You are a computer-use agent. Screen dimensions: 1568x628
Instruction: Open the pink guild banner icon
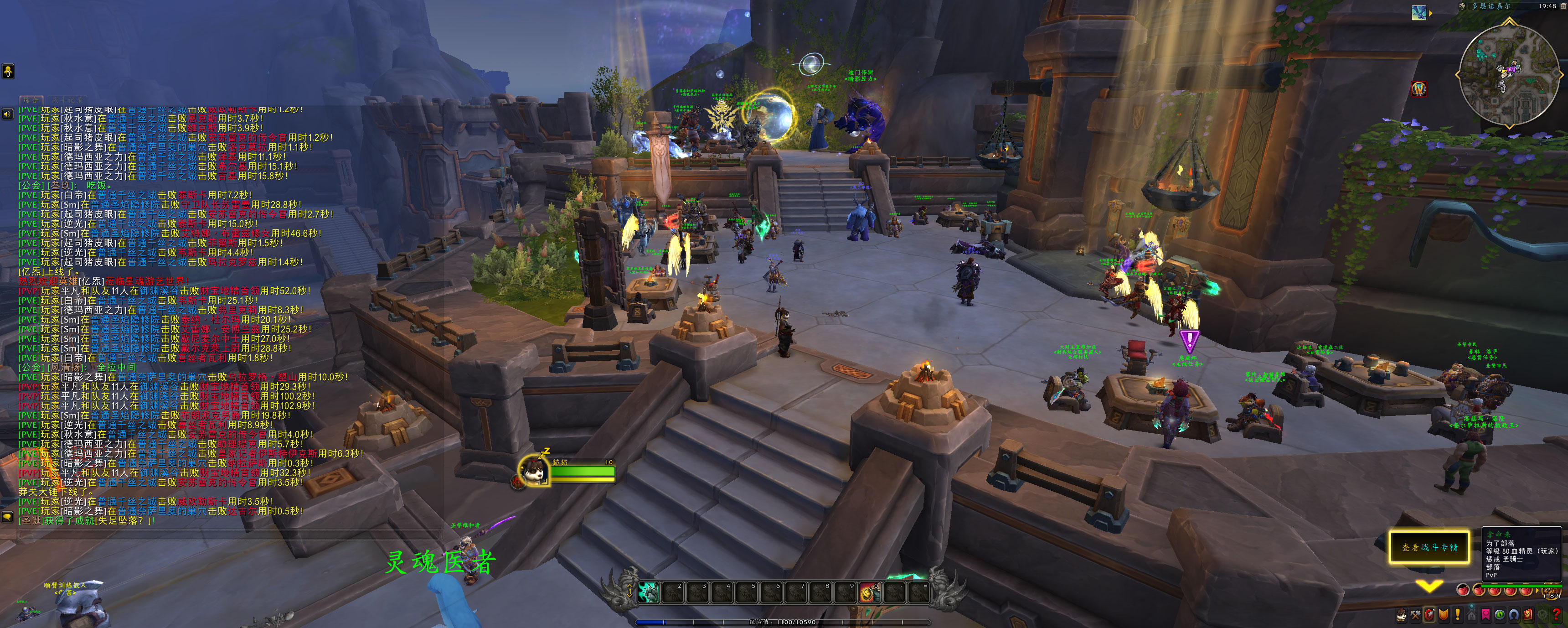(x=1486, y=615)
